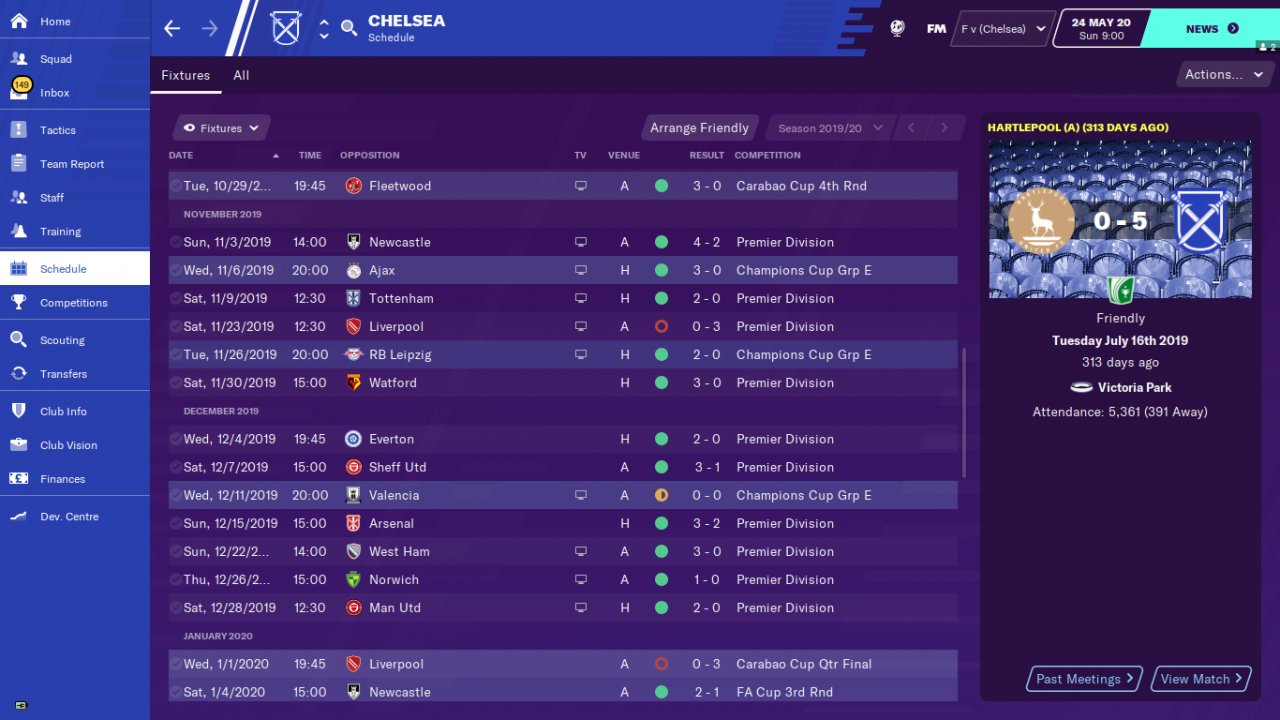Image resolution: width=1280 pixels, height=720 pixels.
Task: Open the Squad menu
Action: (x=56, y=59)
